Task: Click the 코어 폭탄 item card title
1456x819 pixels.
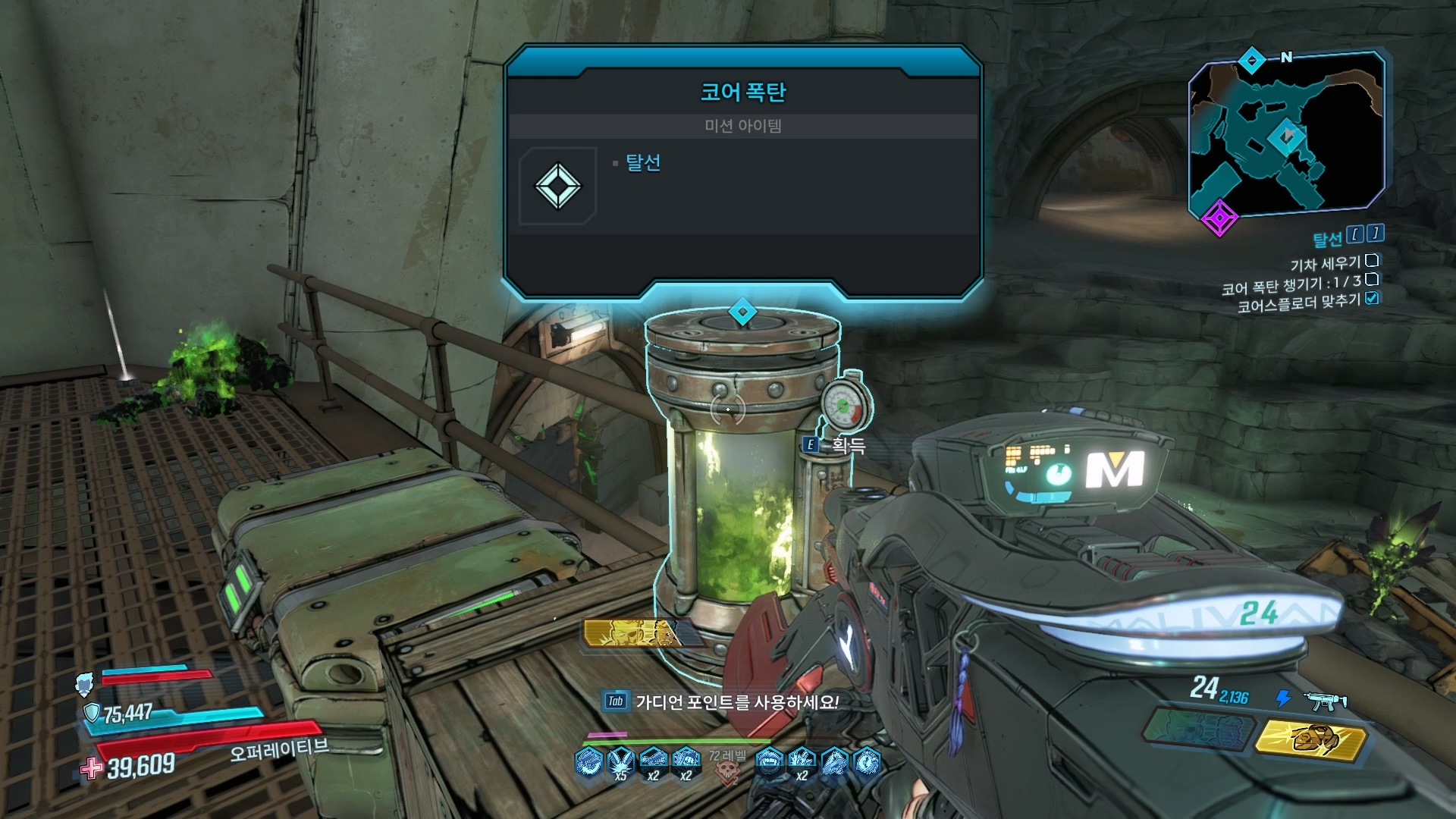Action: coord(742,93)
